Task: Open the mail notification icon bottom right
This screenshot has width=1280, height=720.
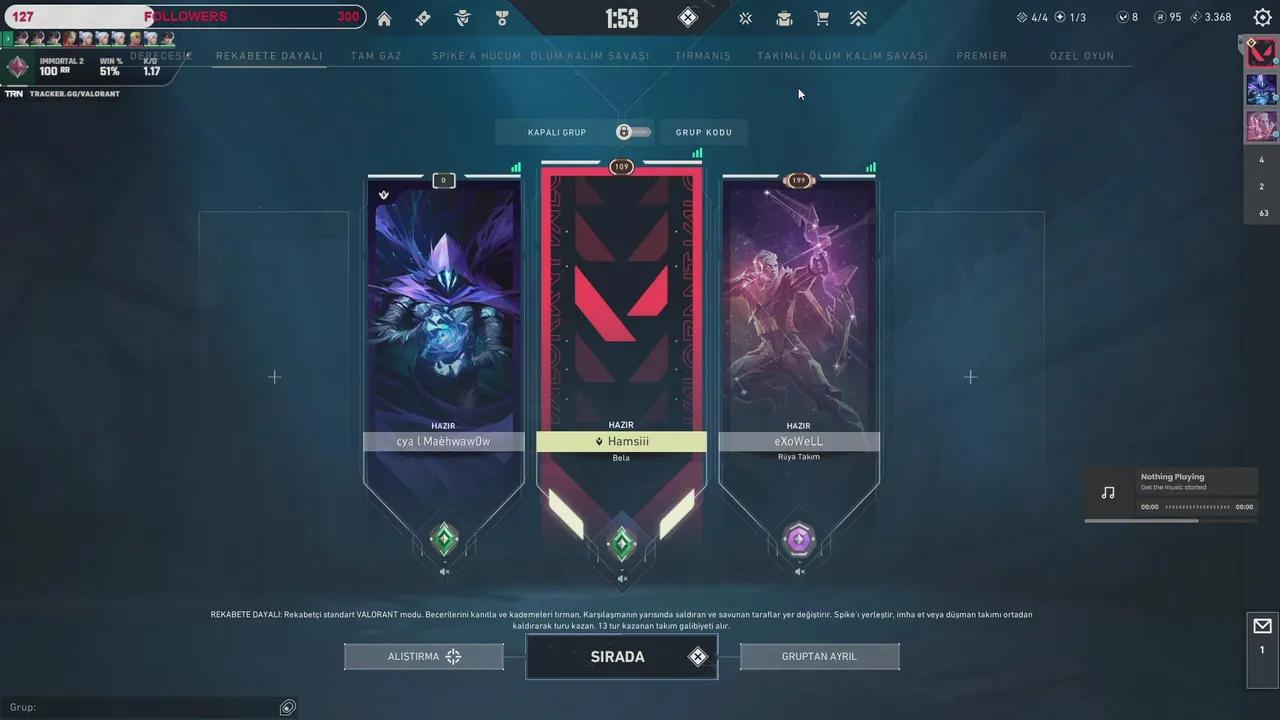Action: point(1262,625)
